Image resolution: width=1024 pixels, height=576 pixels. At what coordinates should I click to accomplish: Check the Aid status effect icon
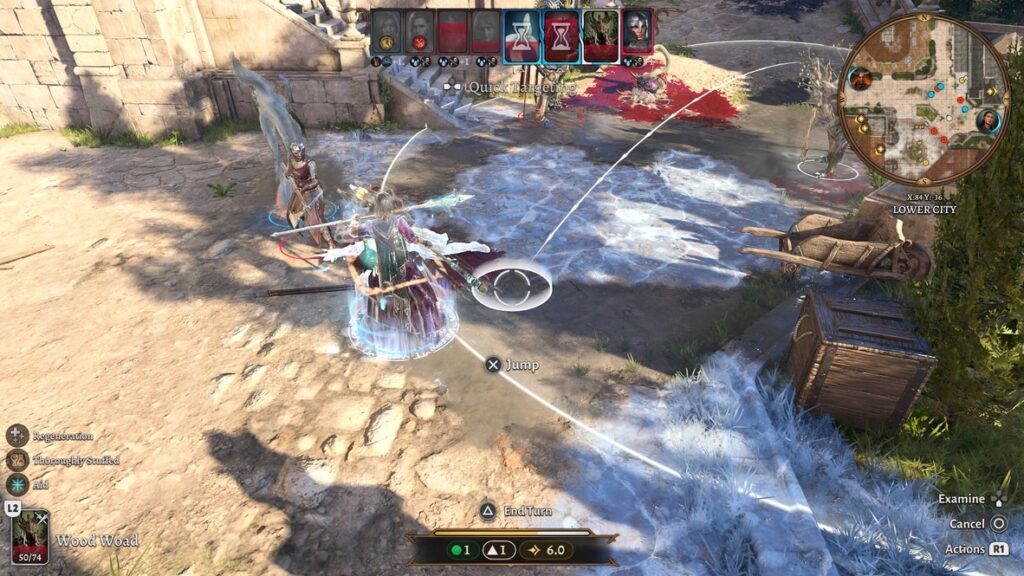(x=18, y=485)
